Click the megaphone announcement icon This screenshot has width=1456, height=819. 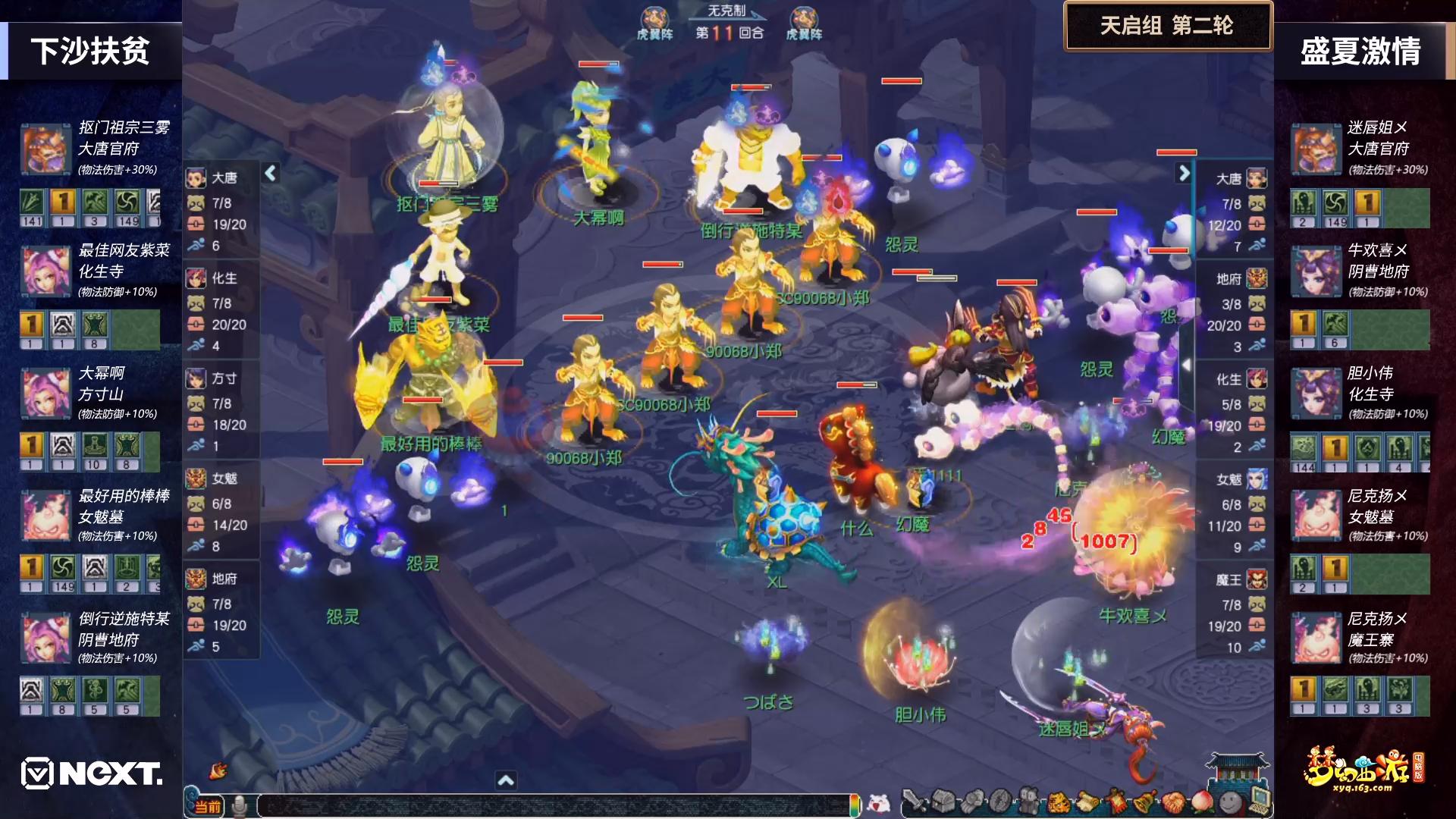[218, 770]
